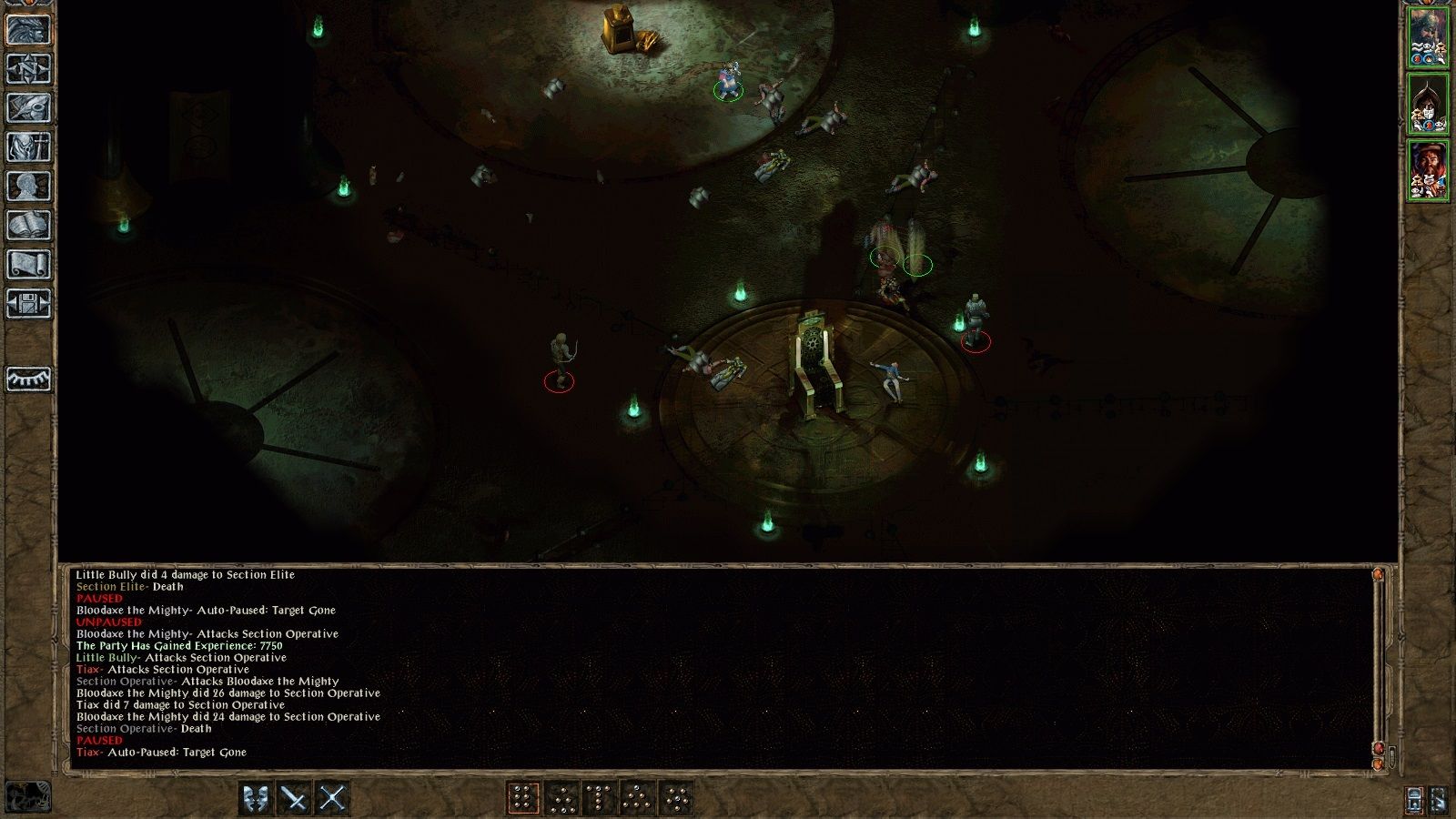The image size is (1456, 819).
Task: Open the inventory screen
Action: 28,147
